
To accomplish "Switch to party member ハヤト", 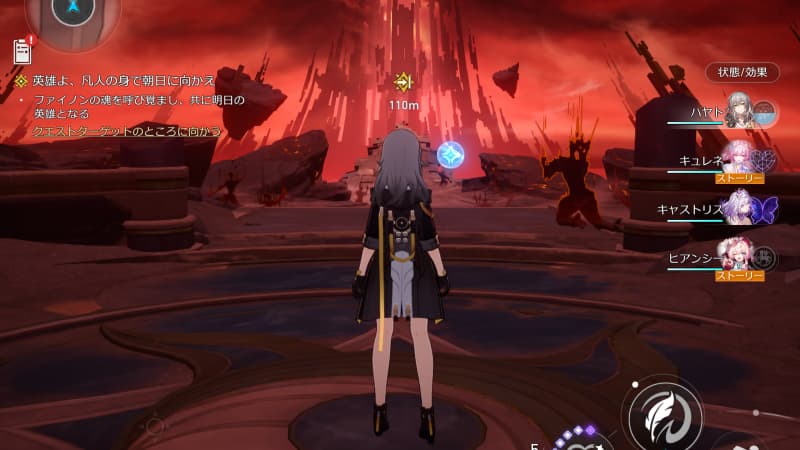I will 741,113.
